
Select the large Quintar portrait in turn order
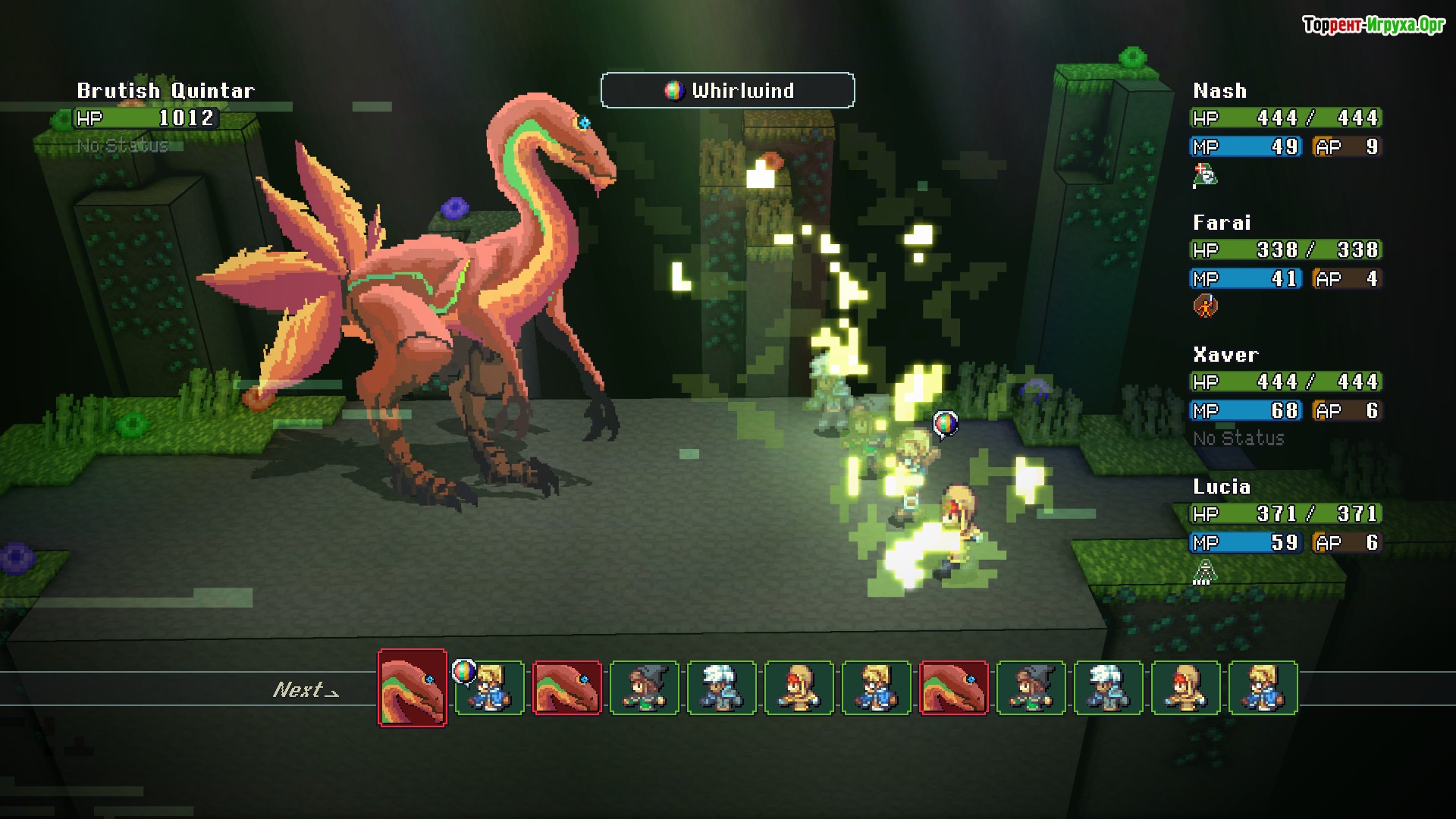413,688
